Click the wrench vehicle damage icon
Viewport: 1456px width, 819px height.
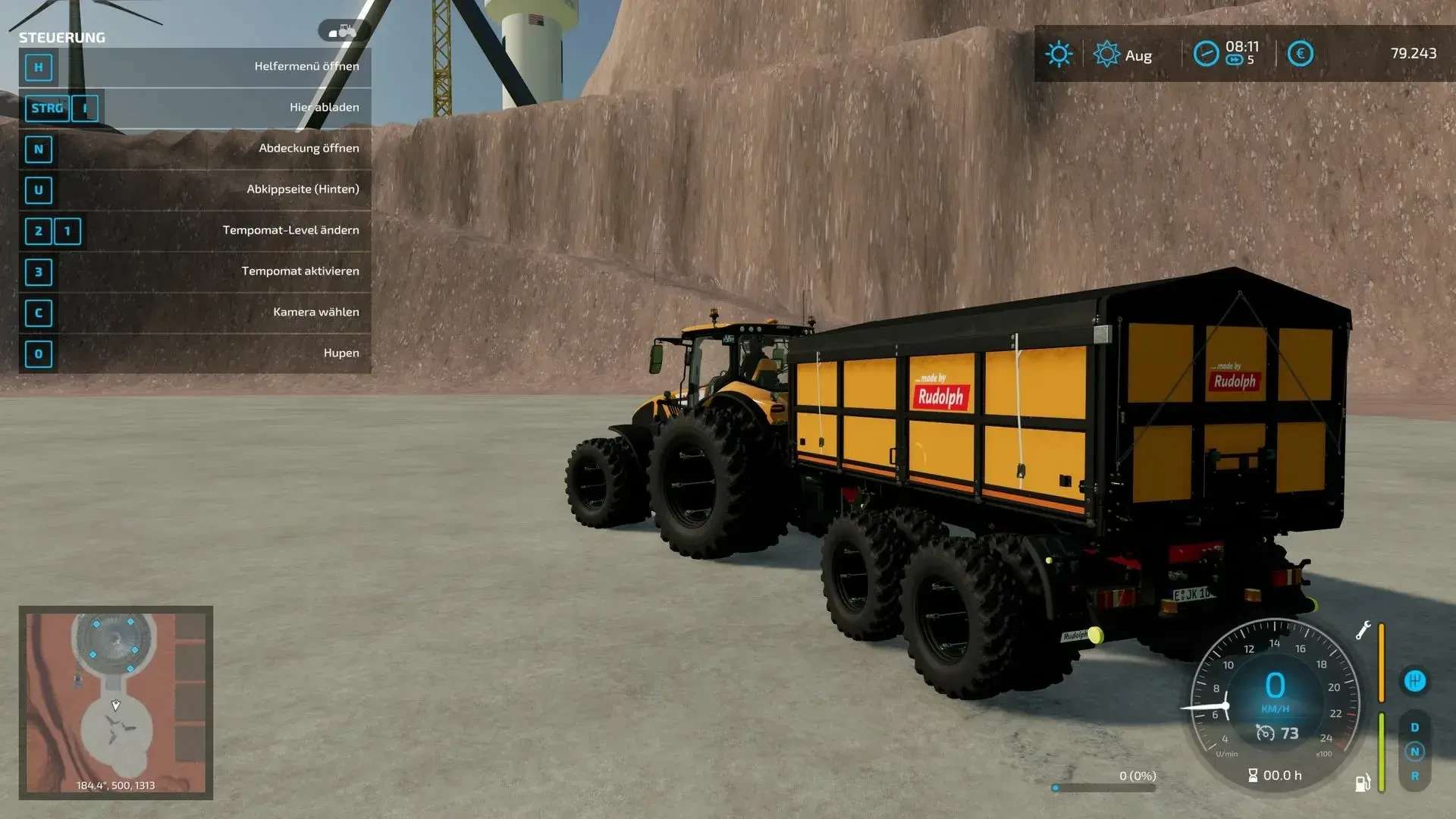1363,630
